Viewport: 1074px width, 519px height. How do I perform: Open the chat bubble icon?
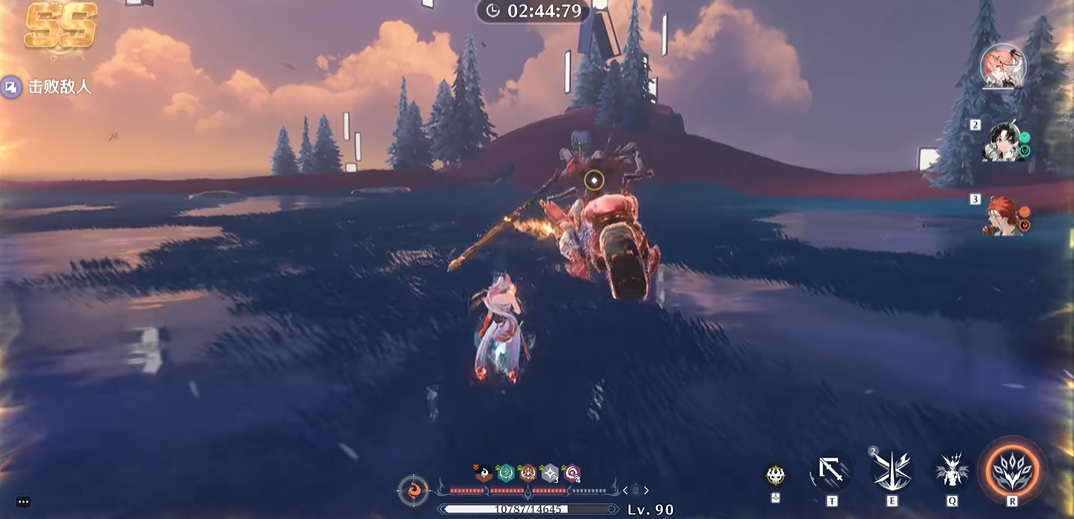click(23, 502)
